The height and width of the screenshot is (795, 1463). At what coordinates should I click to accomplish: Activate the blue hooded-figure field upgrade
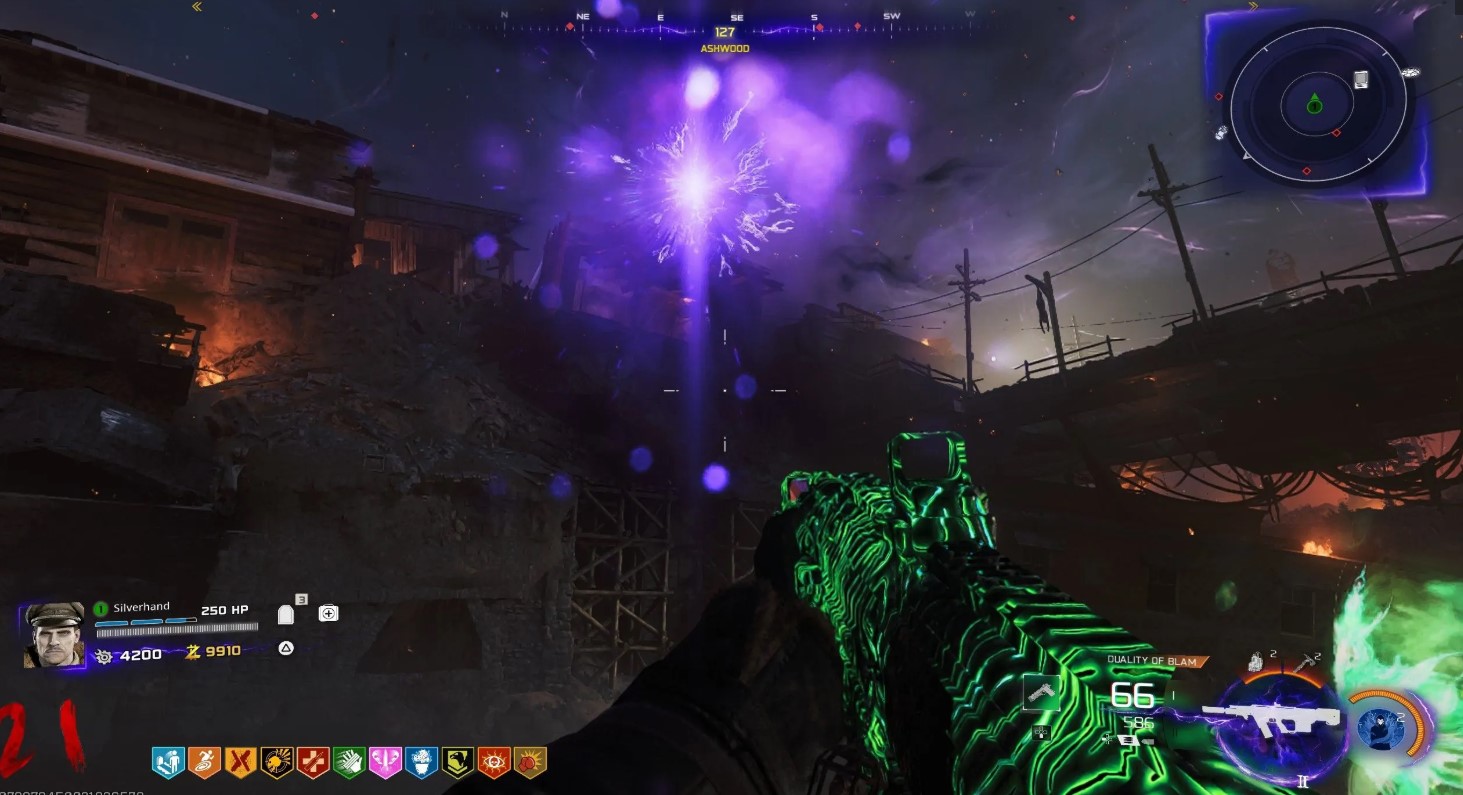point(1379,727)
